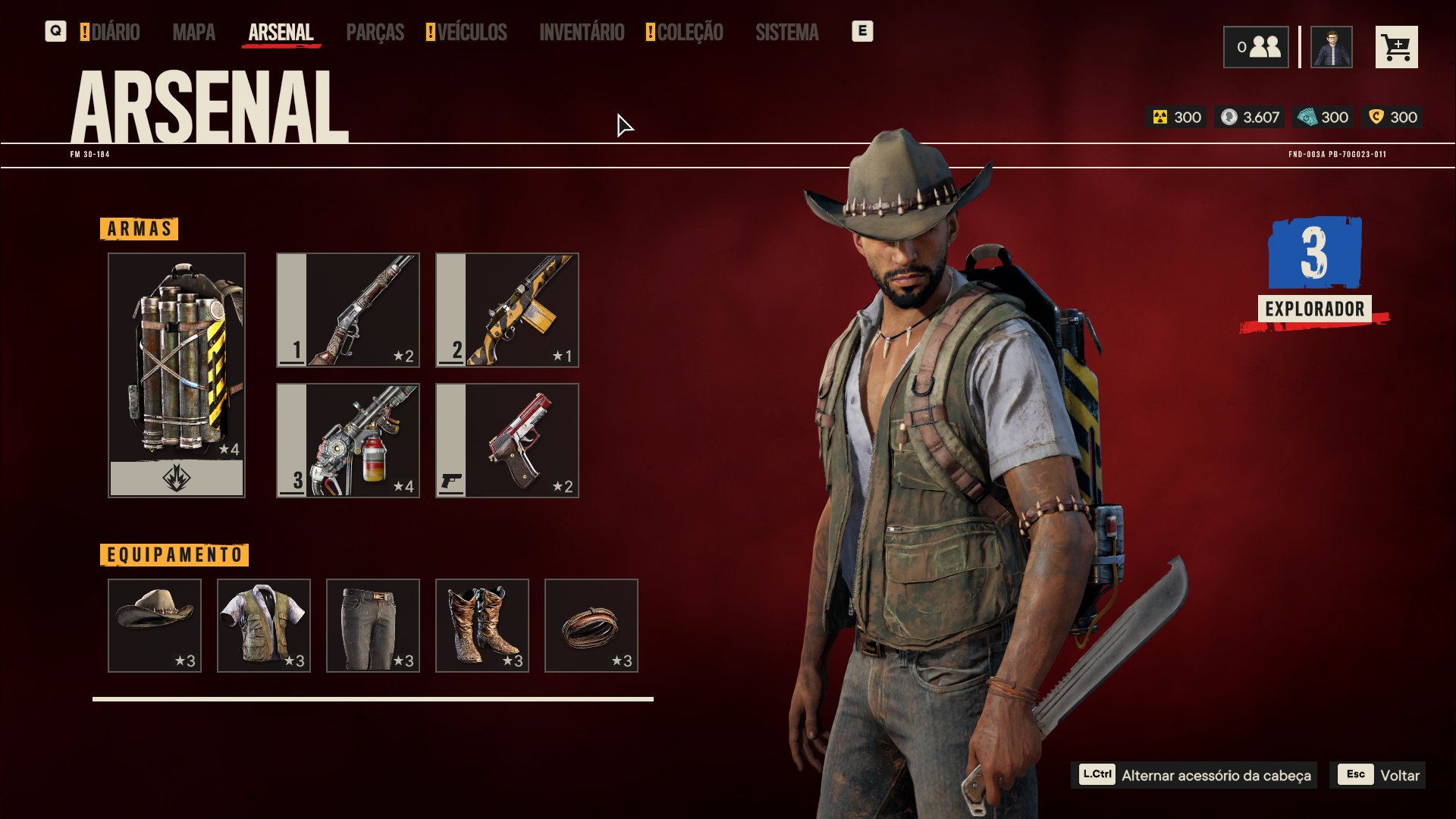1456x819 pixels.
Task: Open the Sistema tab
Action: 786,33
